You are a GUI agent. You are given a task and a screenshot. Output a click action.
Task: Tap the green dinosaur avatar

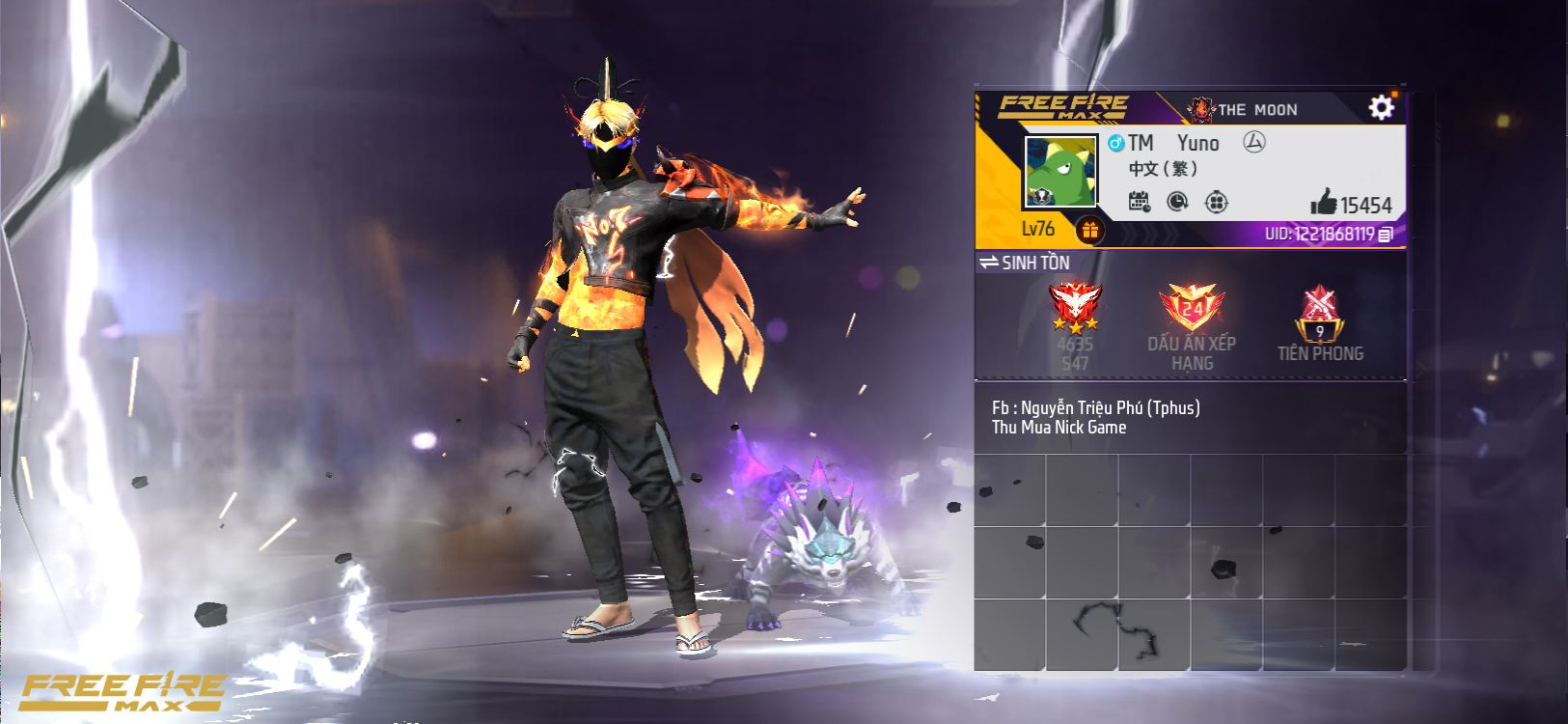pos(1060,172)
